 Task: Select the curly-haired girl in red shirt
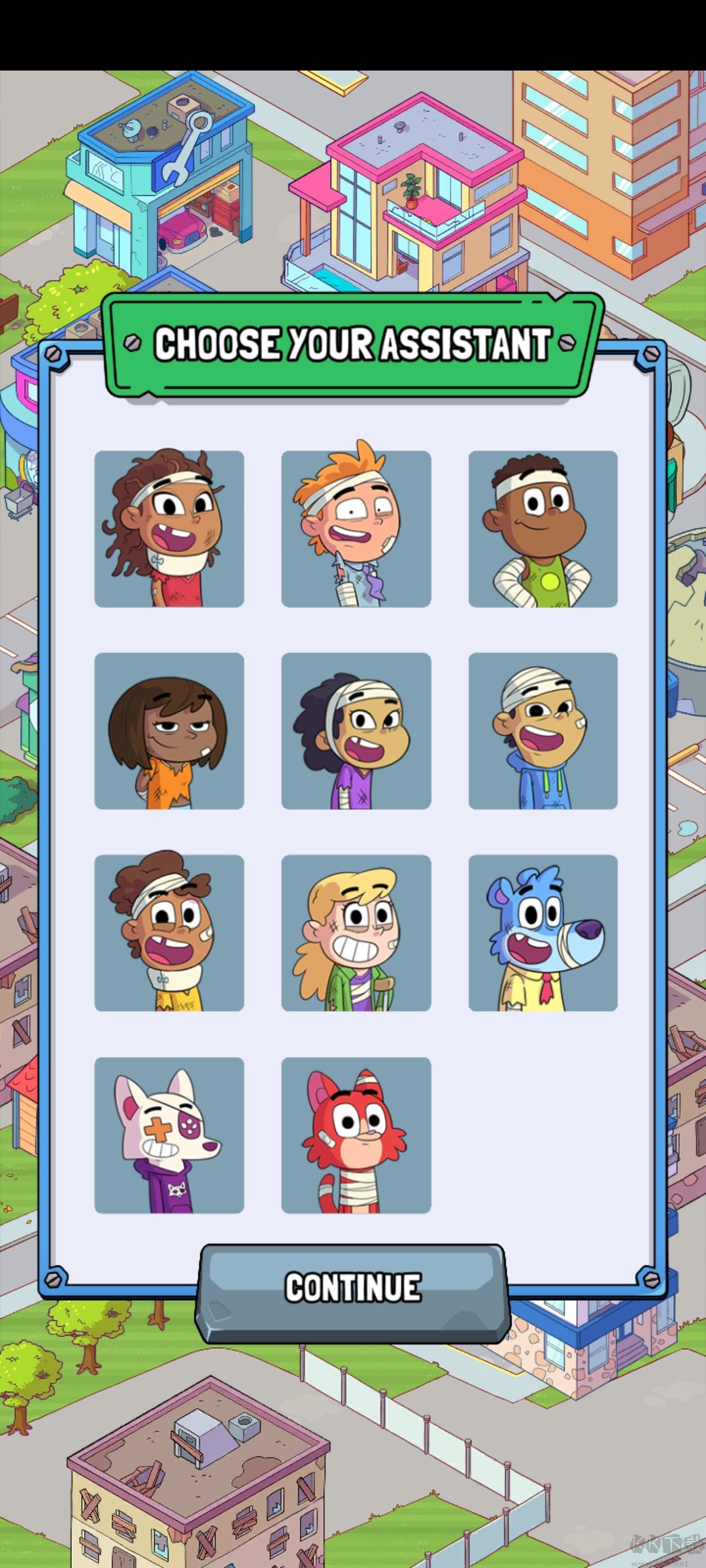169,529
